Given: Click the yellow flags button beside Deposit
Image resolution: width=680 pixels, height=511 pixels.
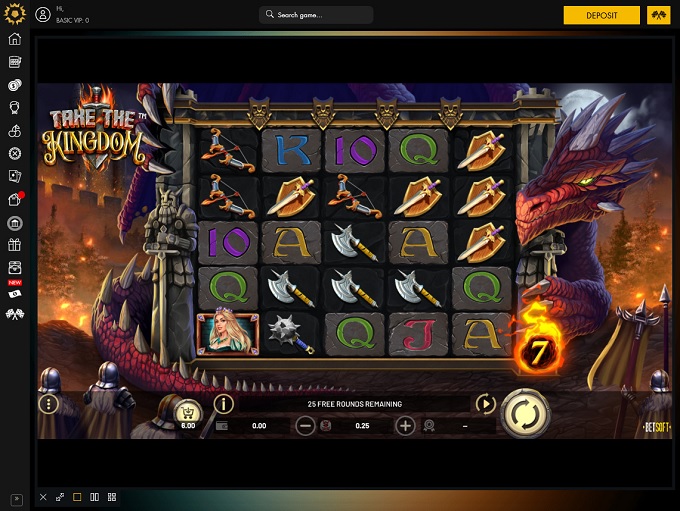Looking at the screenshot, I should click(657, 15).
